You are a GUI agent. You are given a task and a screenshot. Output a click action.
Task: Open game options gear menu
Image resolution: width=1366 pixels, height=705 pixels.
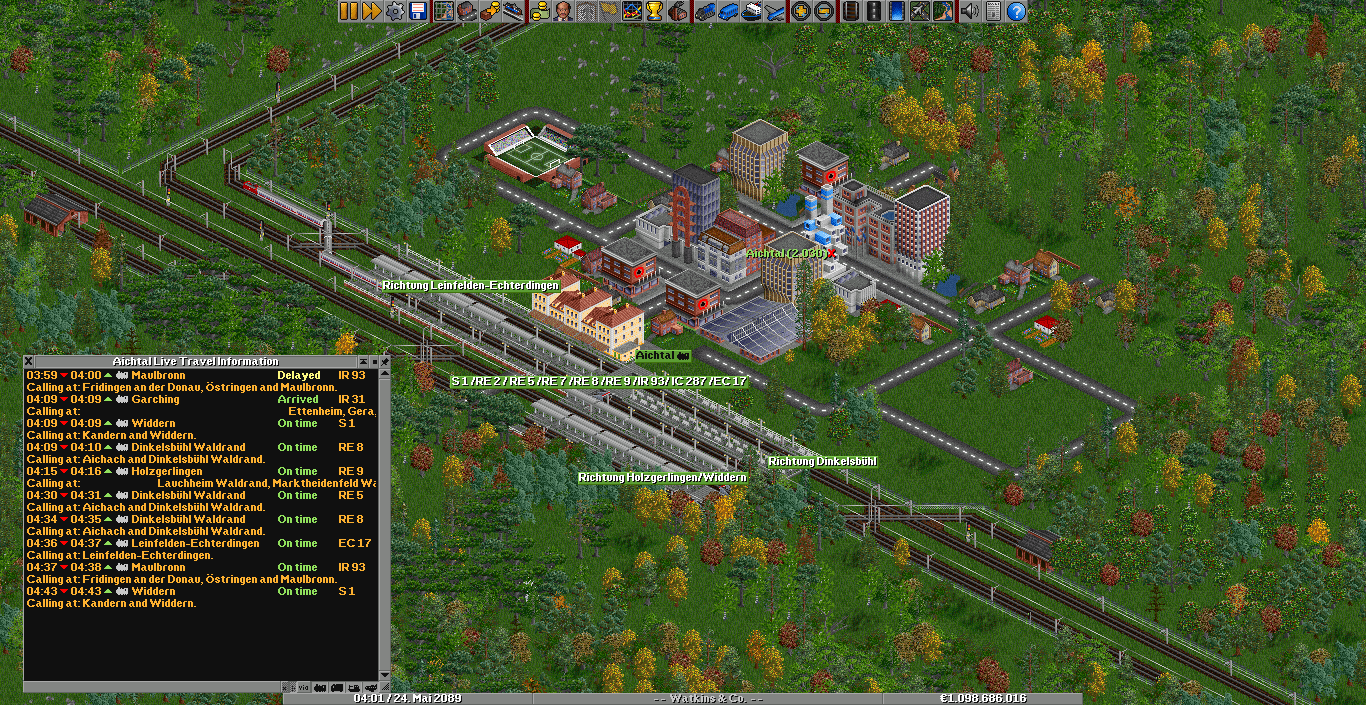point(395,11)
